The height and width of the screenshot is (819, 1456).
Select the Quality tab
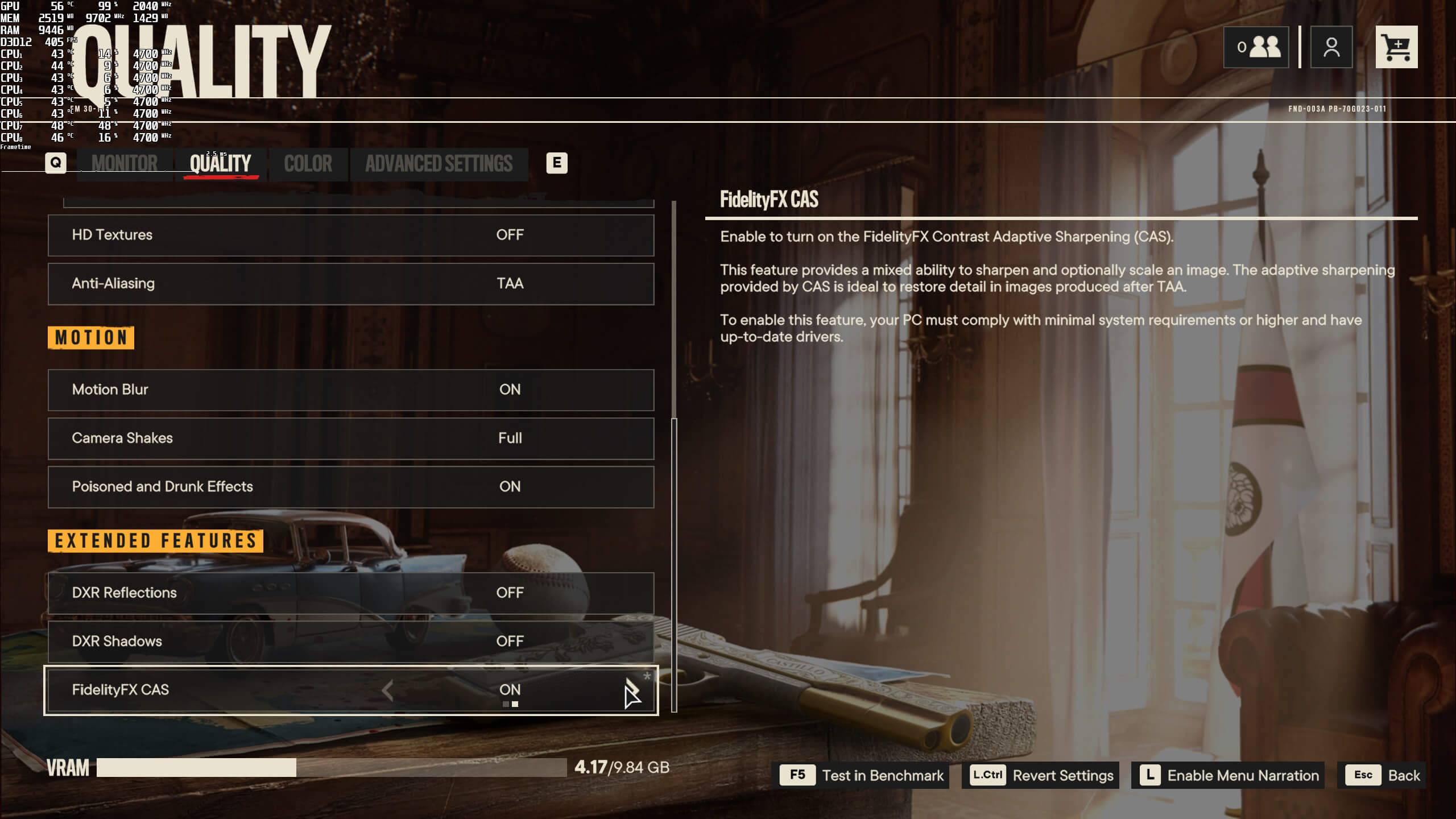pyautogui.click(x=220, y=164)
